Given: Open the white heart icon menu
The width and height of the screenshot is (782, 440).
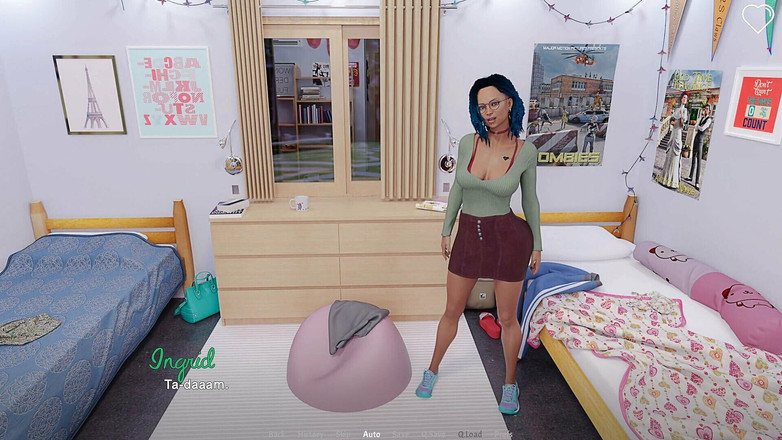Looking at the screenshot, I should tap(757, 19).
